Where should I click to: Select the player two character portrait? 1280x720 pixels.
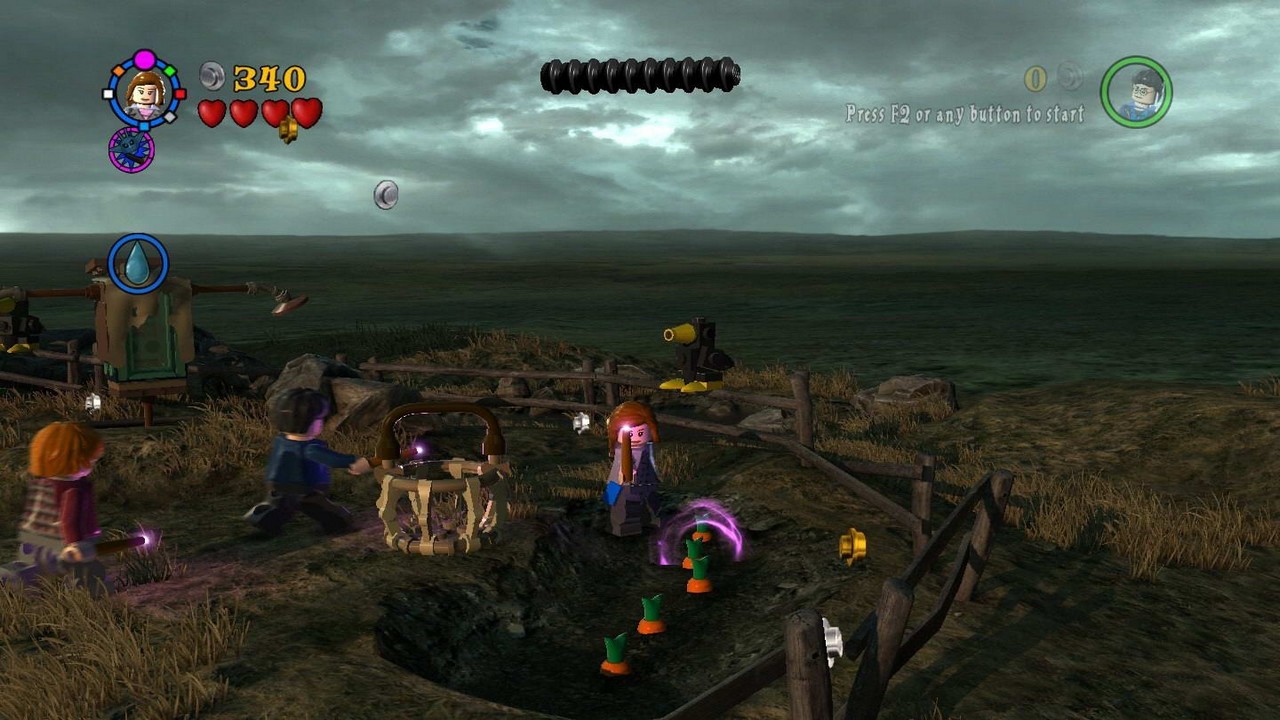pyautogui.click(x=1136, y=92)
